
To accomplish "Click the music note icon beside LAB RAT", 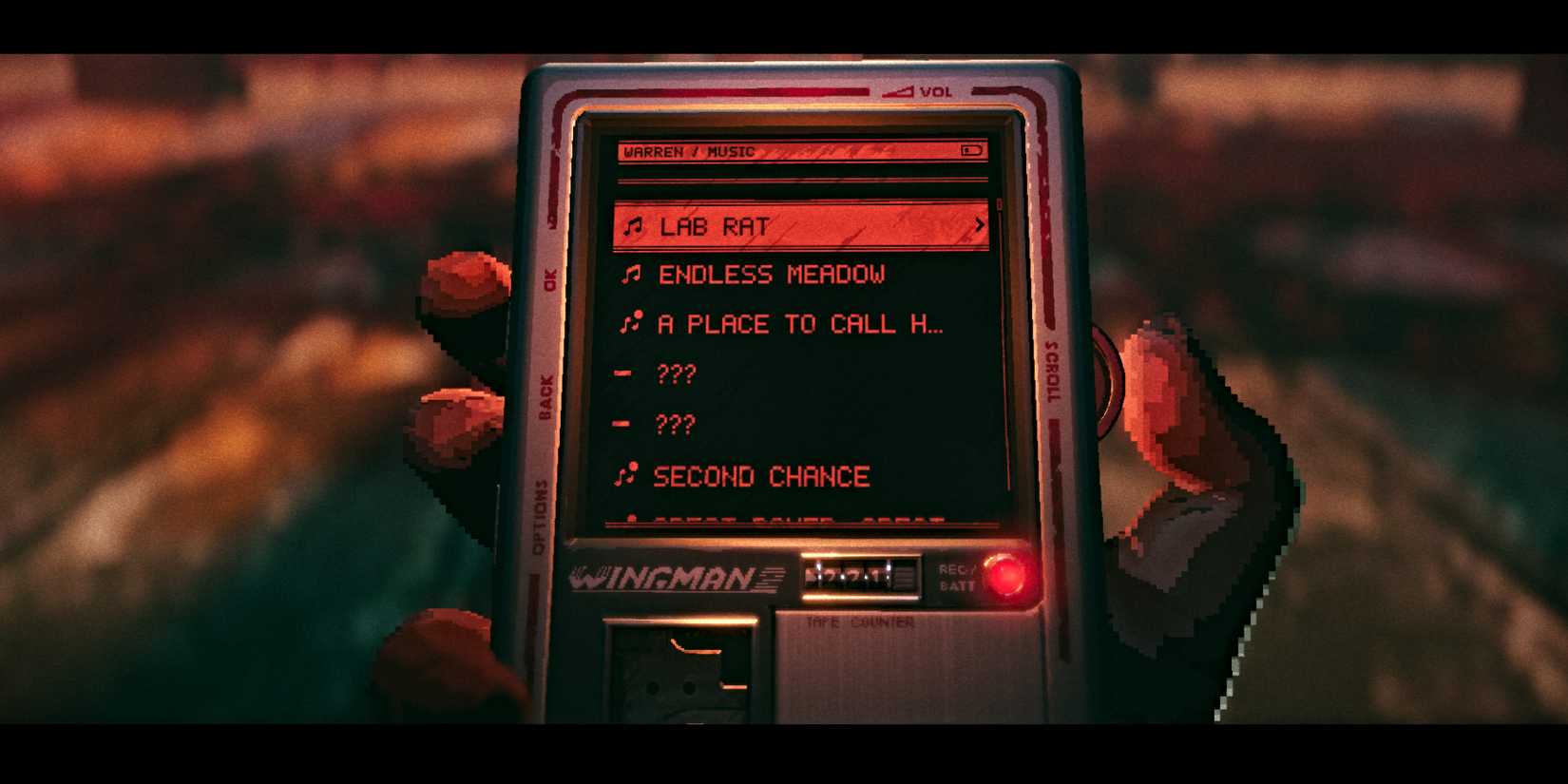I will [x=634, y=225].
